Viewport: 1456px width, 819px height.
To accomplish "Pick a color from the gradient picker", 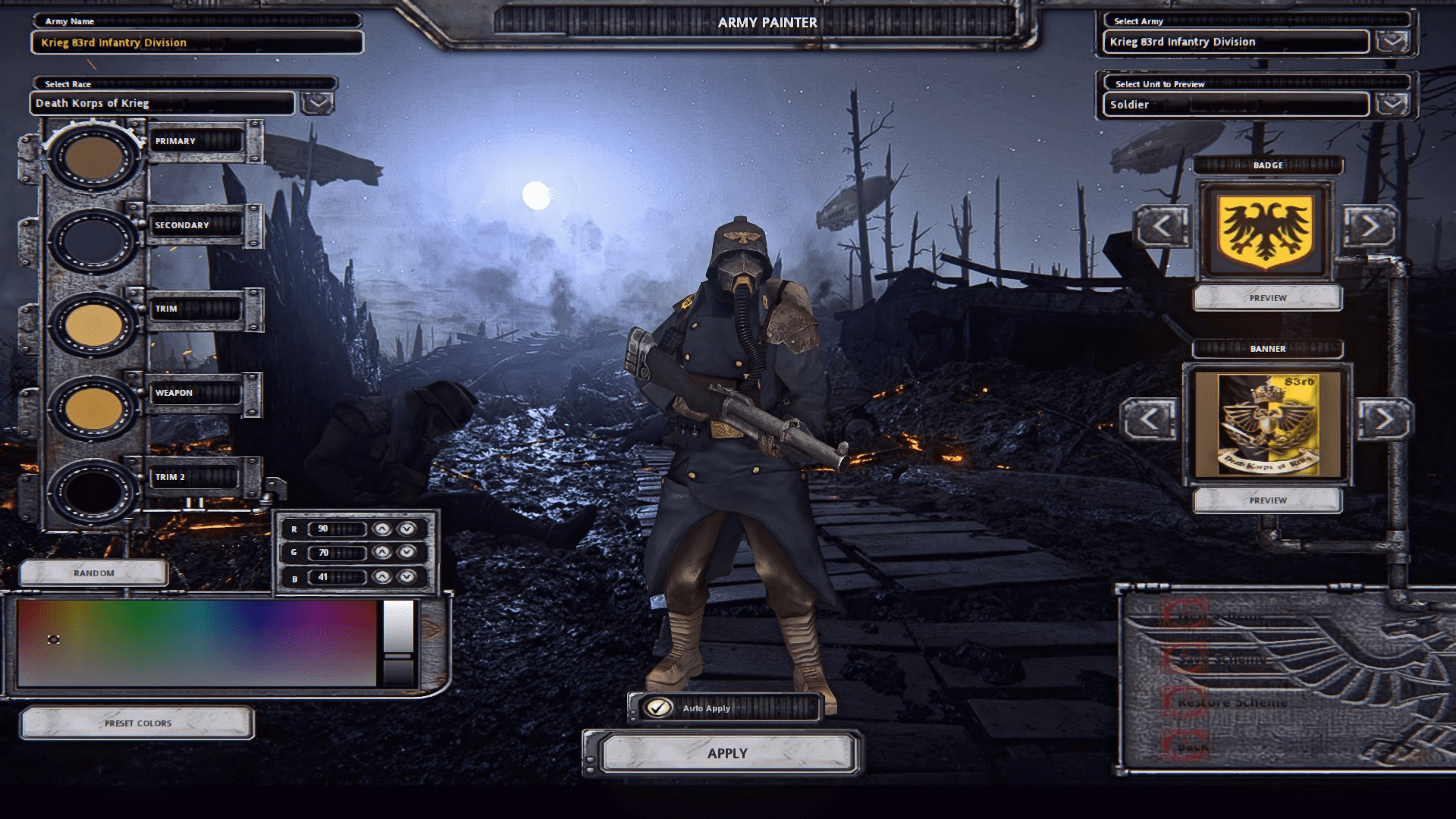I will (197, 645).
